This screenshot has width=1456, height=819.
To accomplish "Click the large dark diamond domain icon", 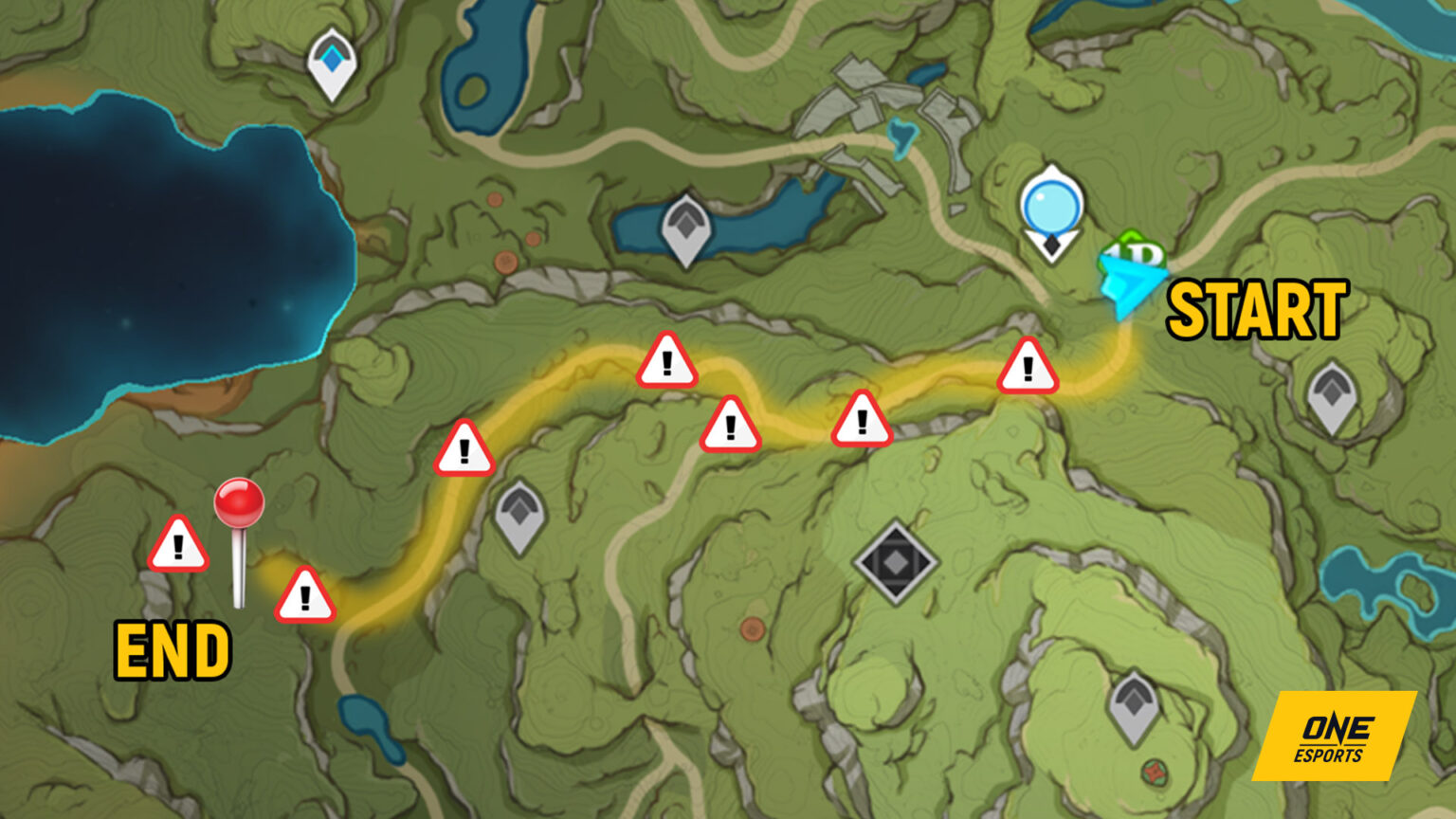I will tap(895, 561).
